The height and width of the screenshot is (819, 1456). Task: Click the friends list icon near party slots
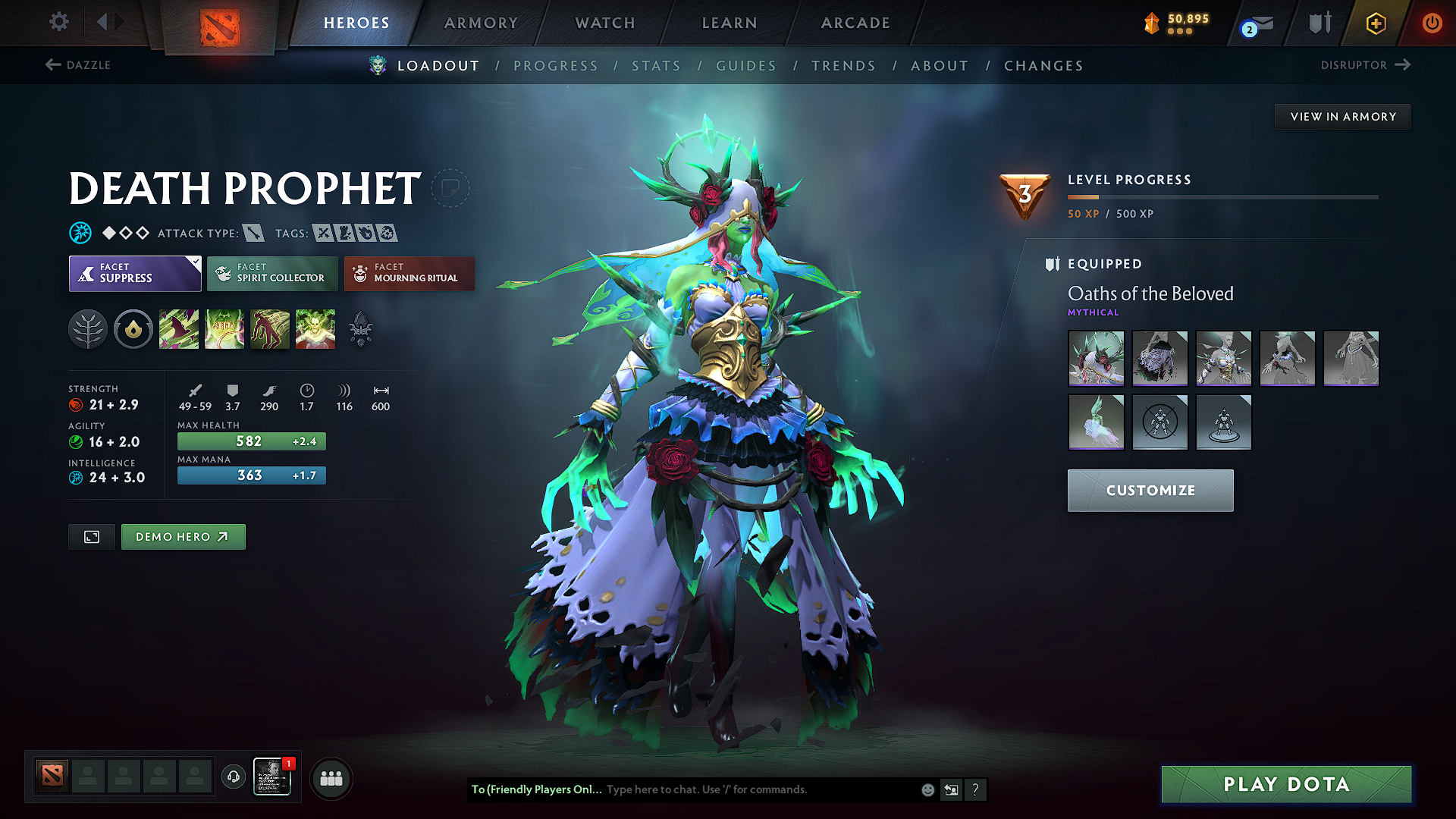(331, 778)
